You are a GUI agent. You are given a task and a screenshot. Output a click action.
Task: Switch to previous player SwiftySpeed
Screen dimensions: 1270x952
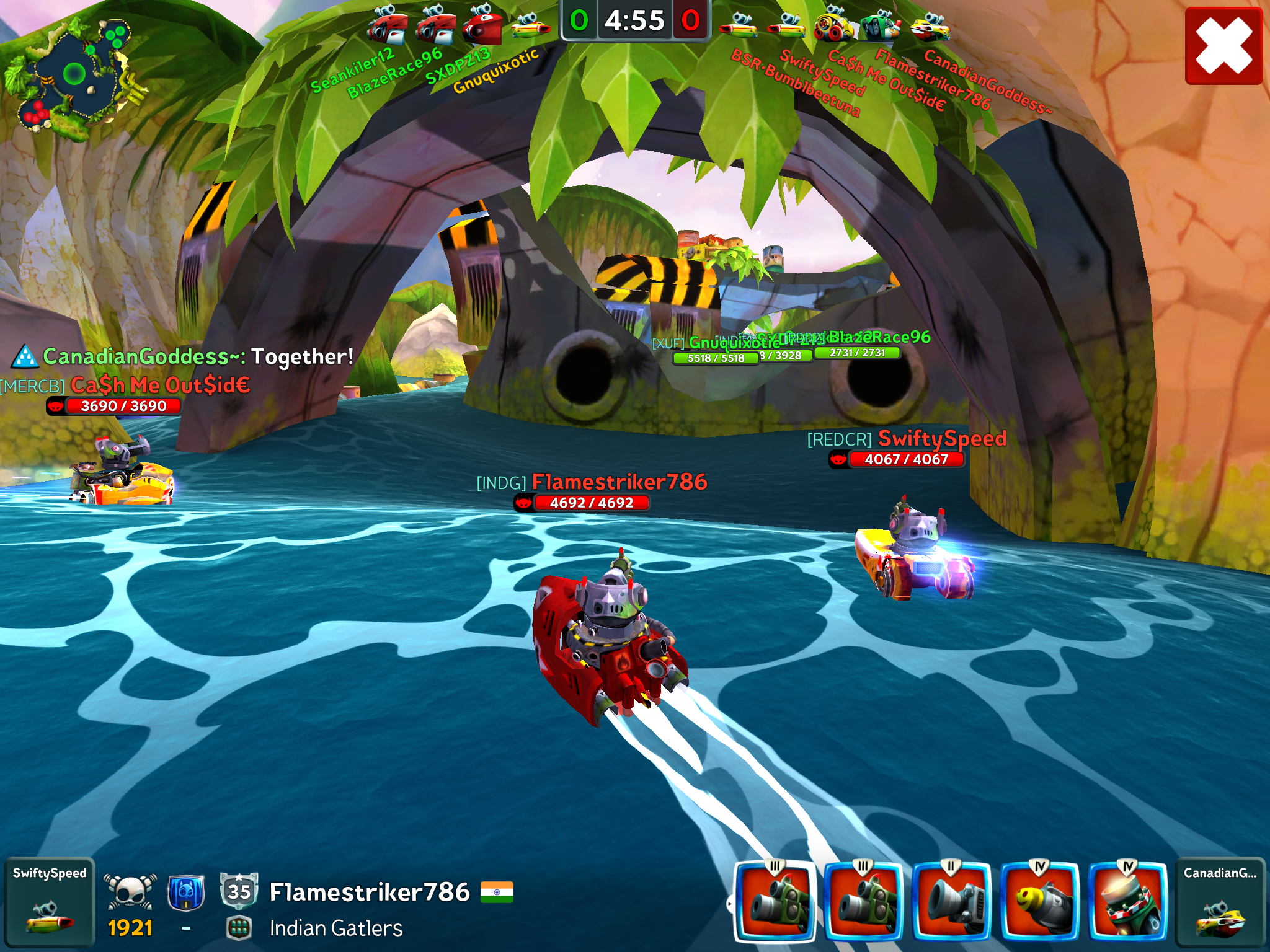[x=50, y=902]
